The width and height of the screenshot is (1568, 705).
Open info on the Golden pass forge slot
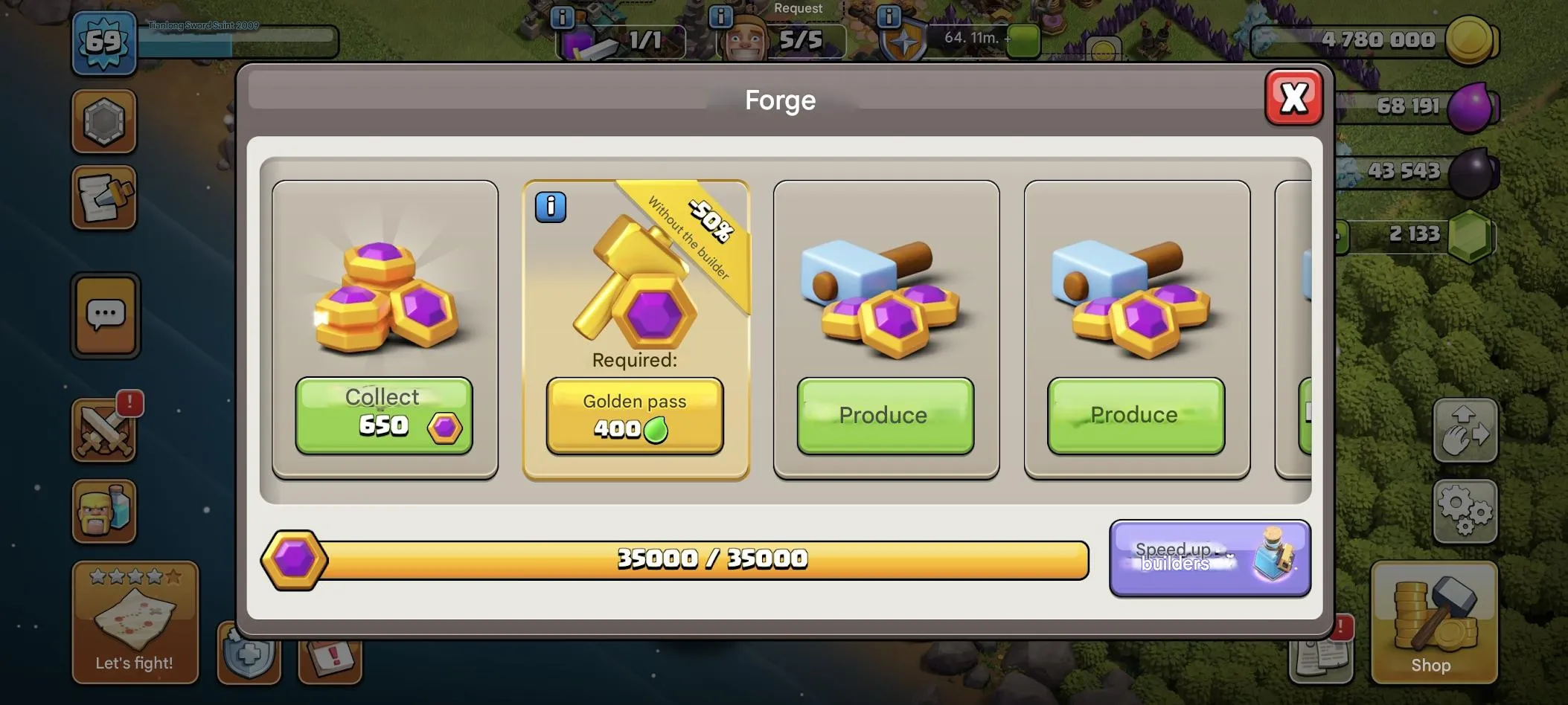[550, 207]
